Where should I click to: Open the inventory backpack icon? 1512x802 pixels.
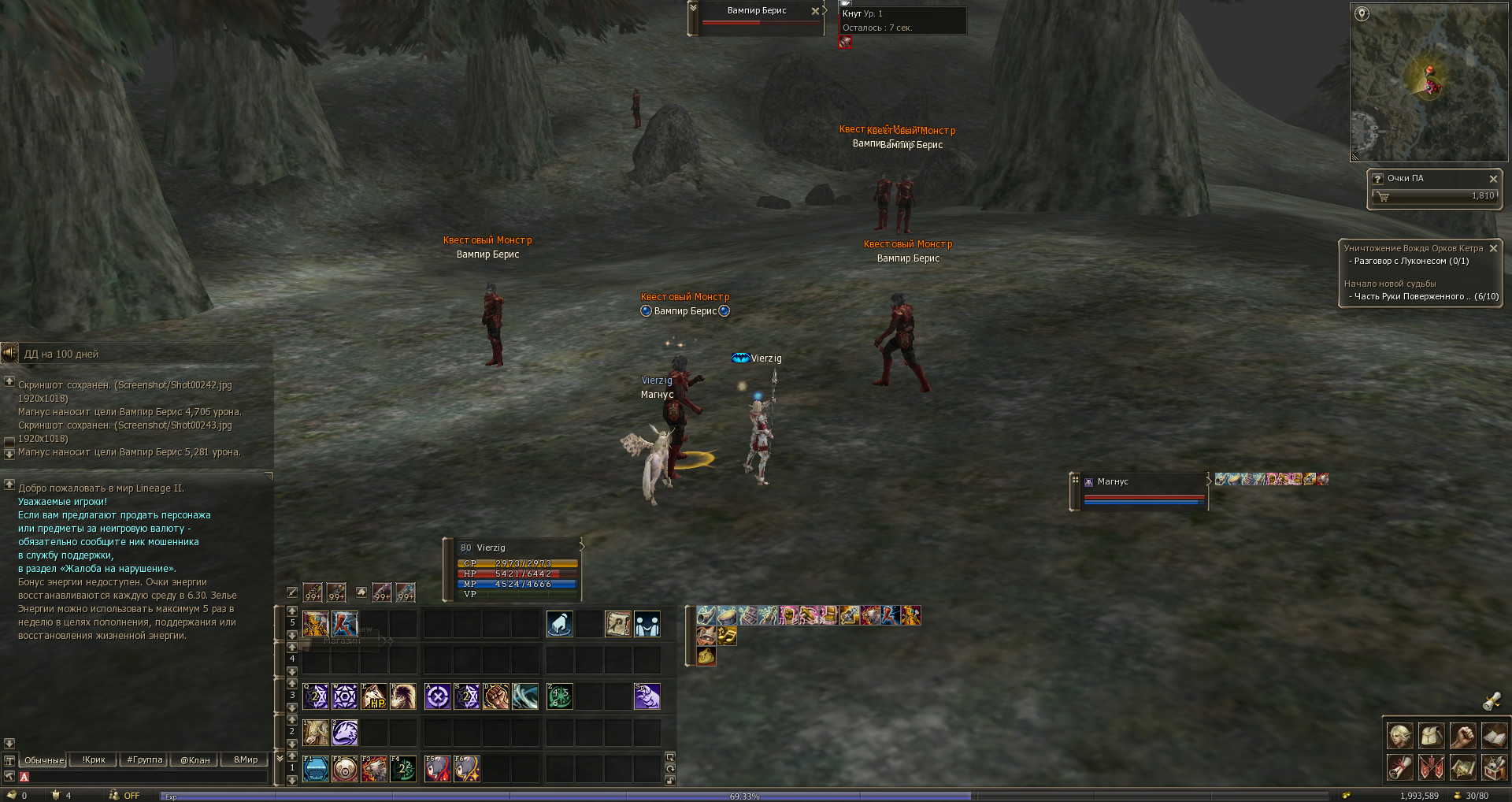pos(1431,736)
